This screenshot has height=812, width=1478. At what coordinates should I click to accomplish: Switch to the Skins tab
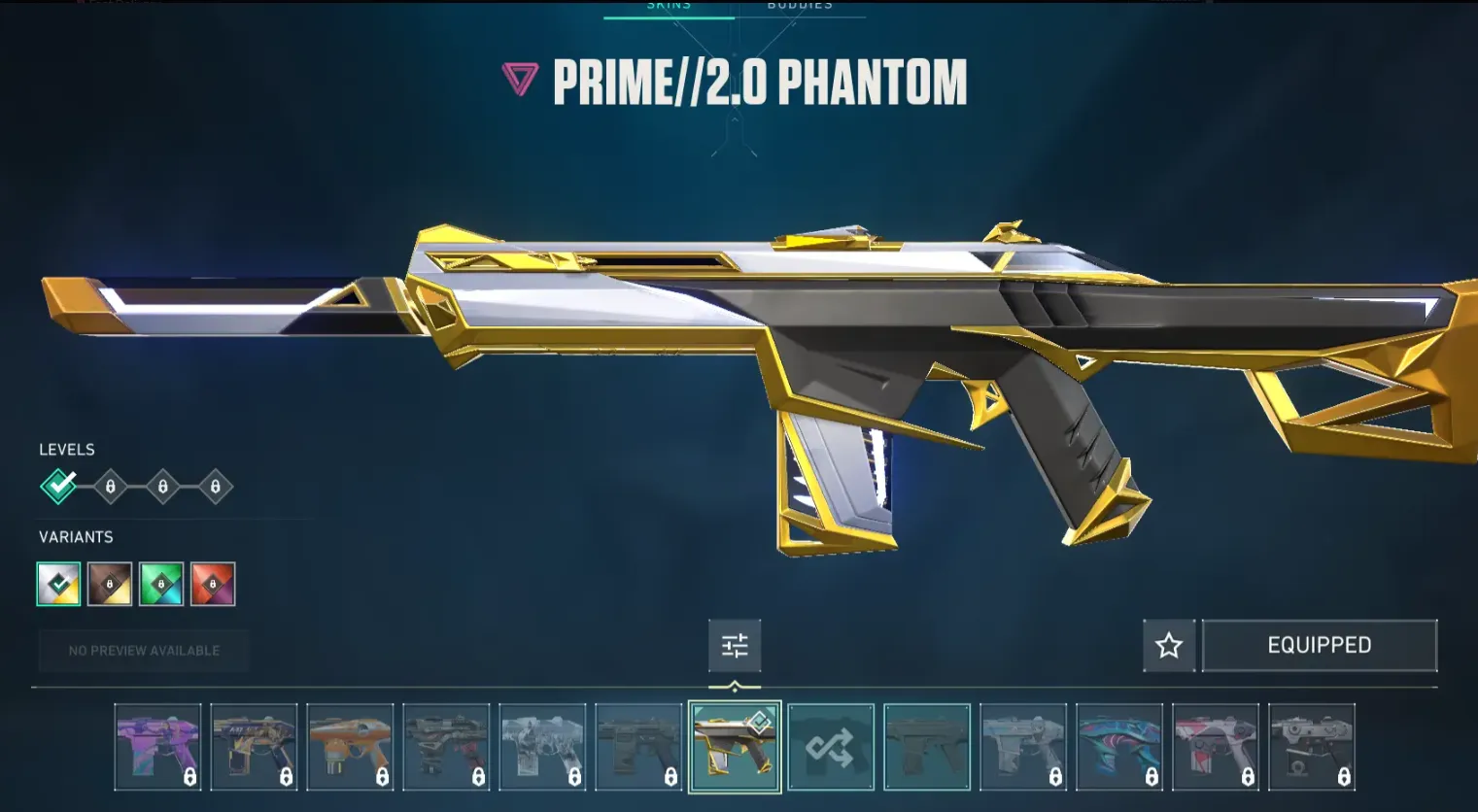pyautogui.click(x=669, y=6)
